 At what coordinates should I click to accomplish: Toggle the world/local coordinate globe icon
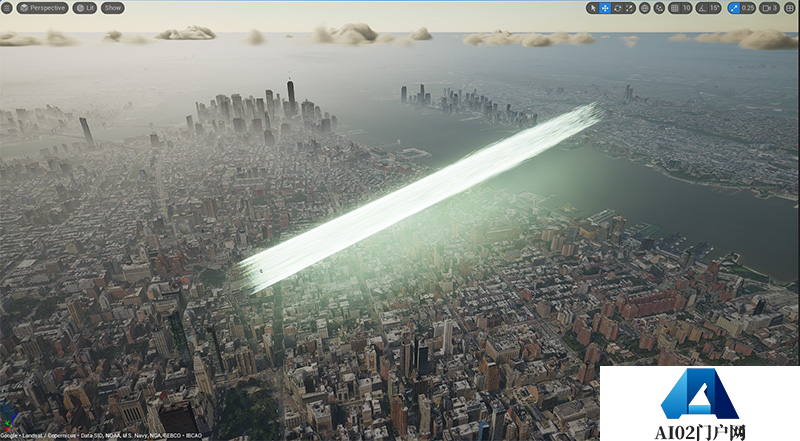tap(645, 8)
